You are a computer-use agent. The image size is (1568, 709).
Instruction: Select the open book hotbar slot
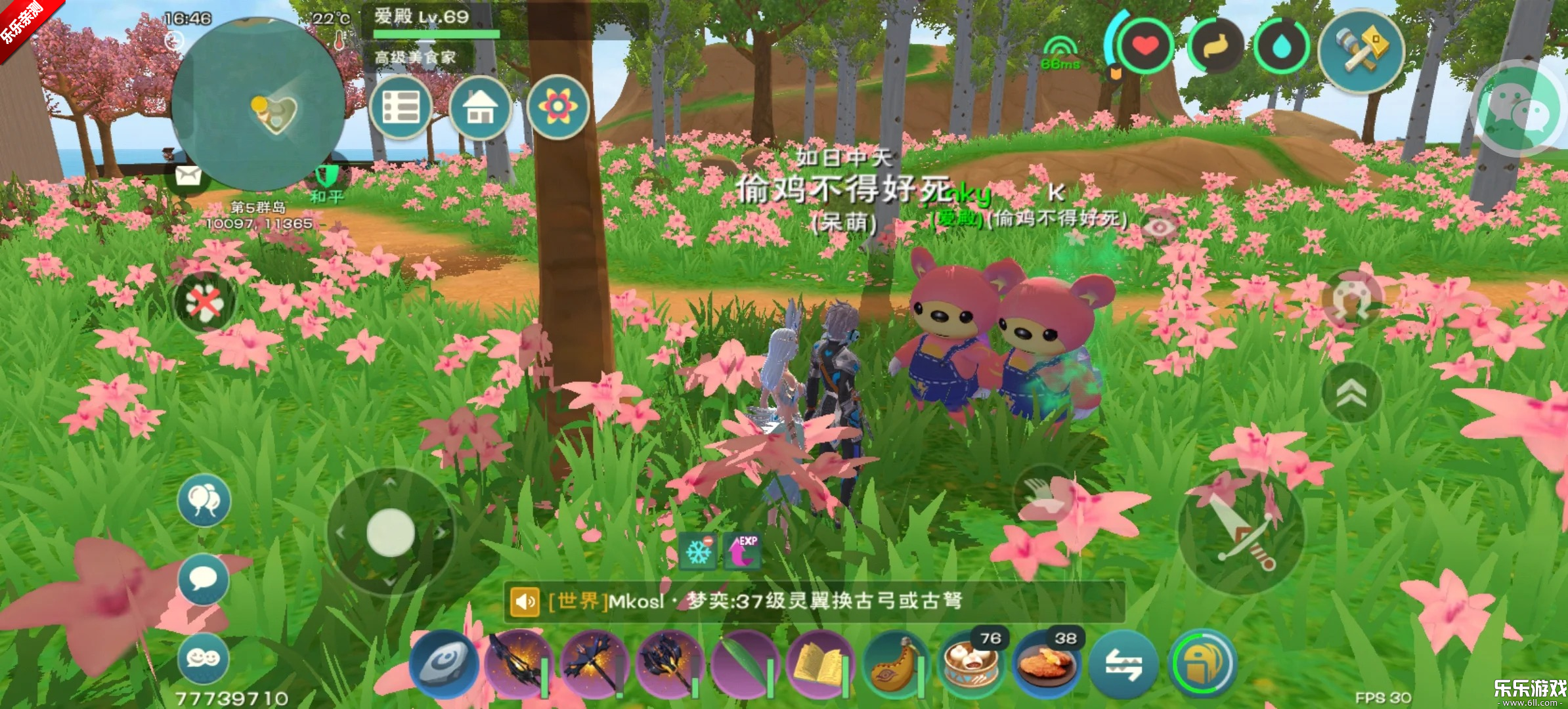[x=819, y=665]
